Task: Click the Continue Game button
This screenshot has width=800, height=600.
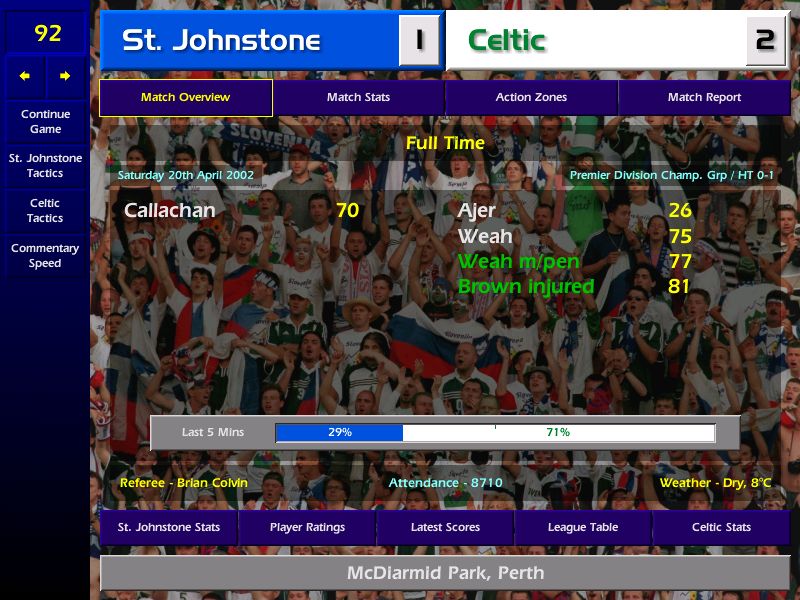Action: [x=45, y=121]
